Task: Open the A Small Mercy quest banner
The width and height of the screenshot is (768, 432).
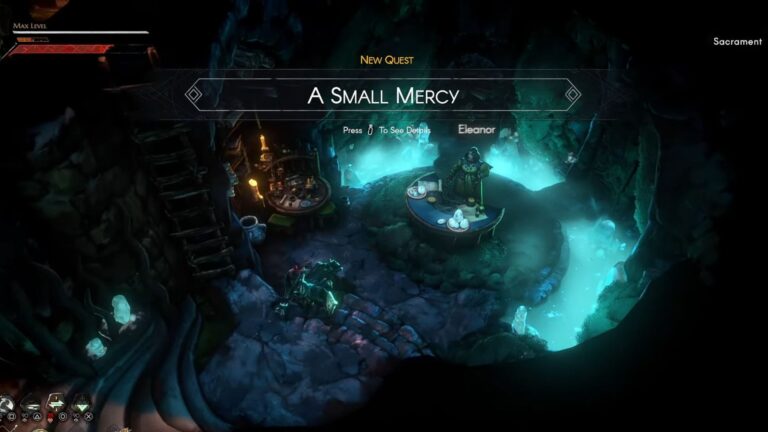Action: pos(383,96)
